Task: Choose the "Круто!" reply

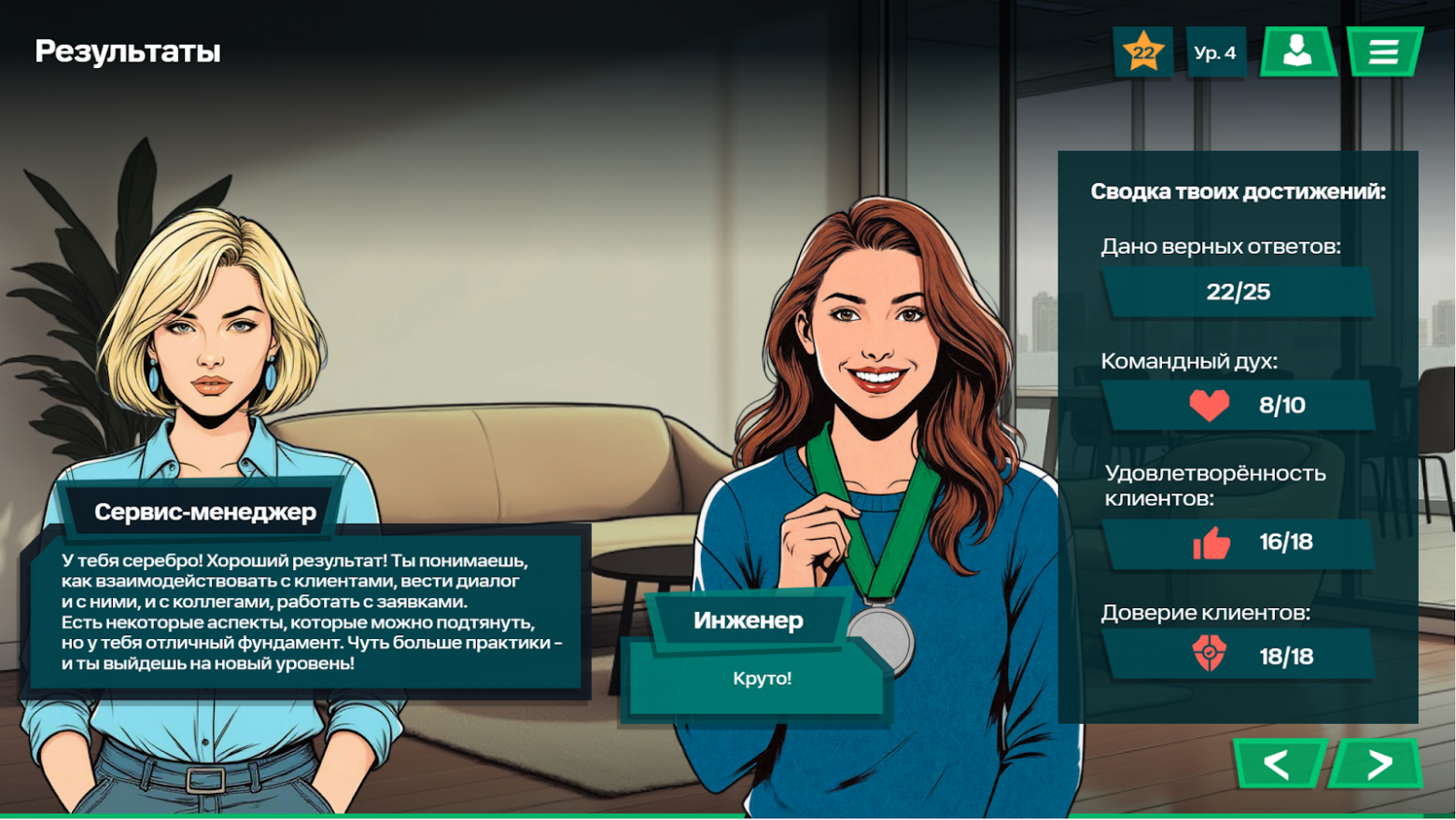Action: pyautogui.click(x=761, y=679)
